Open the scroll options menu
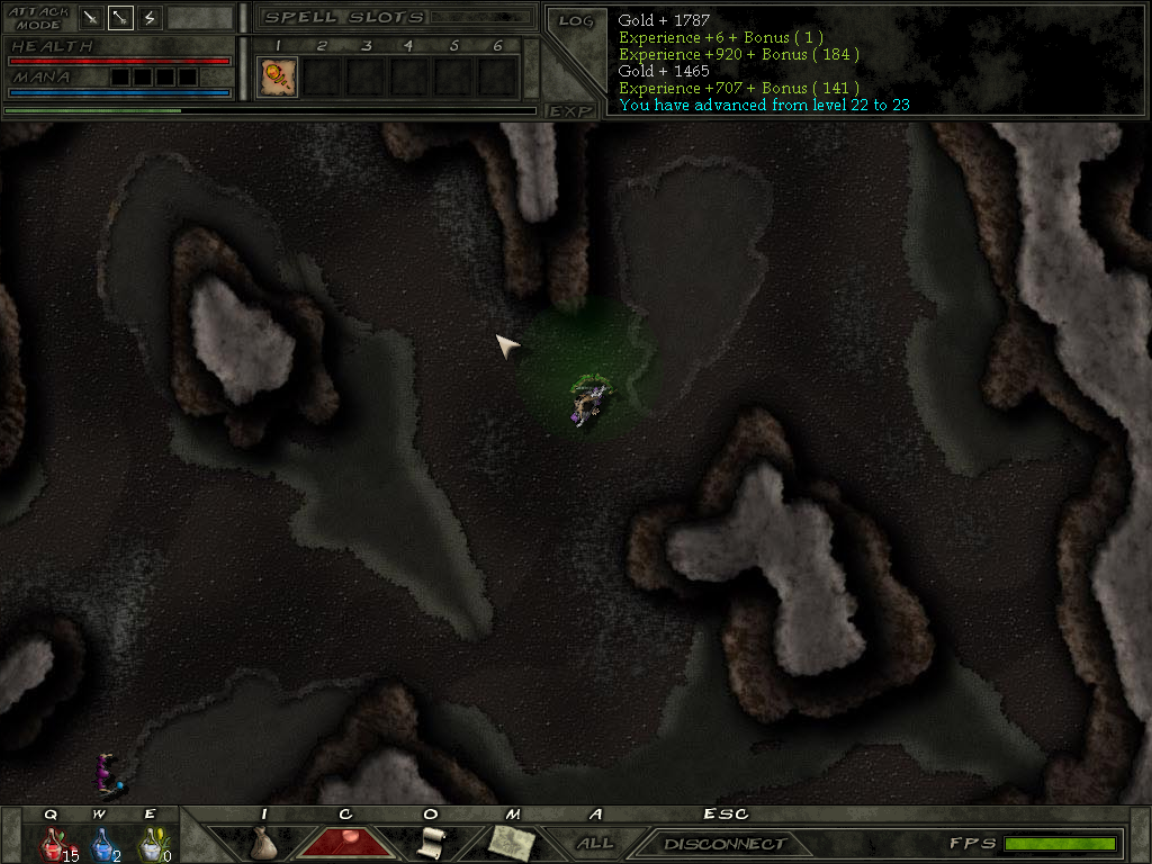Viewport: 1152px width, 864px height. point(430,843)
